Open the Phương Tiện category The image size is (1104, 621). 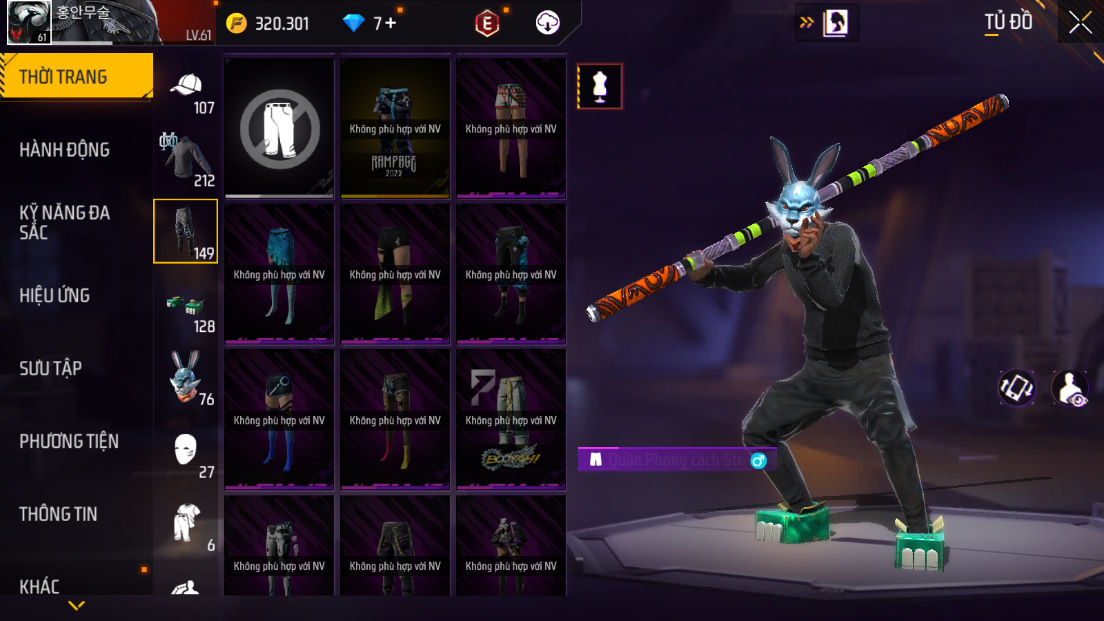pos(69,441)
